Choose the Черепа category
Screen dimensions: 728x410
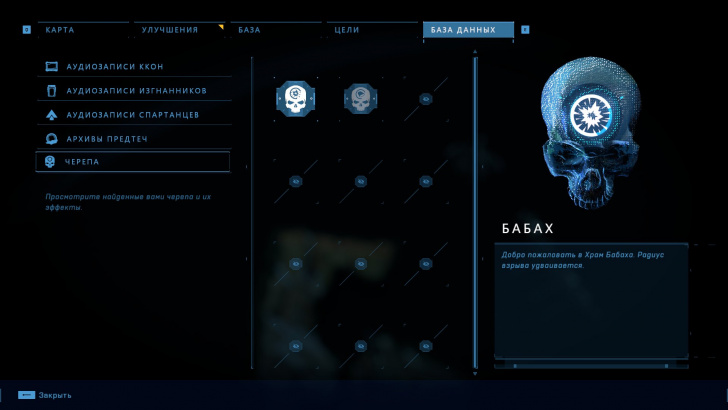click(x=133, y=162)
